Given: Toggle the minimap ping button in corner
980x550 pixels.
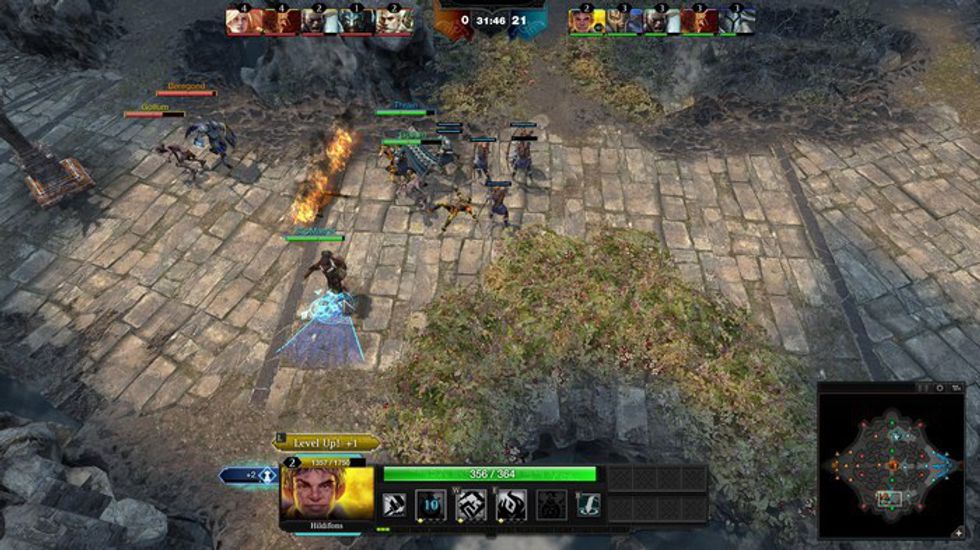Looking at the screenshot, I should point(960,533).
